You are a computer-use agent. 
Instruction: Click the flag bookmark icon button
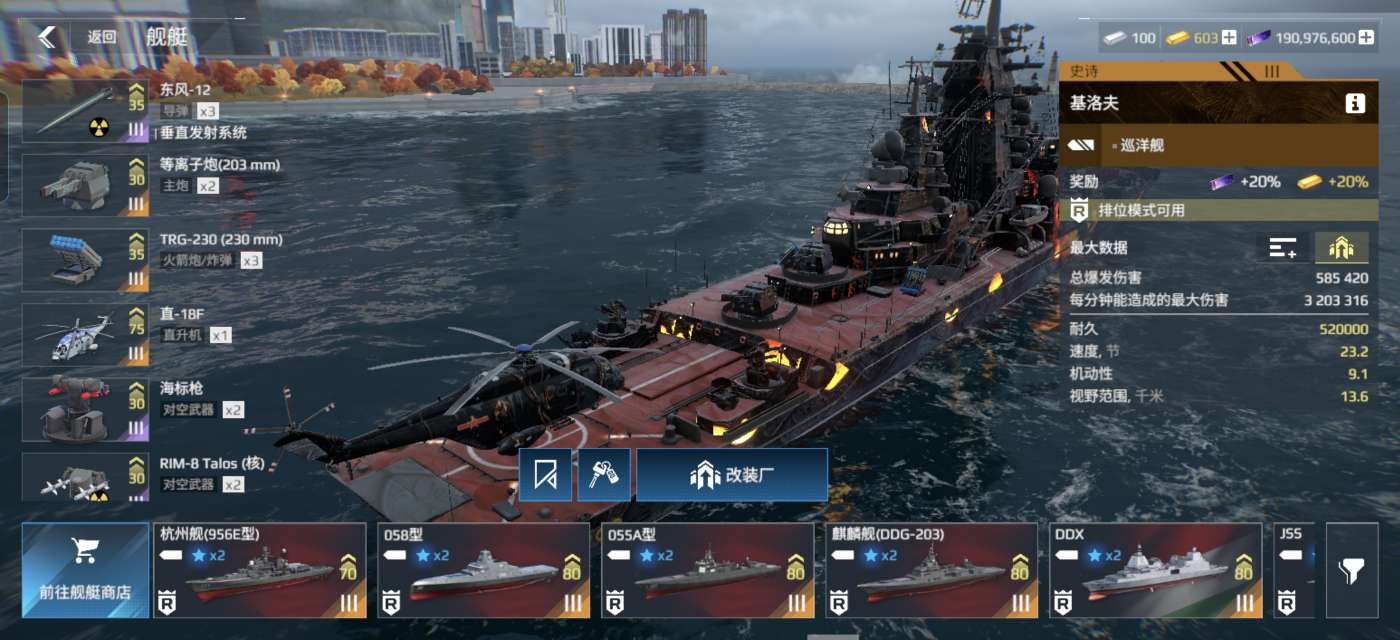[x=545, y=475]
